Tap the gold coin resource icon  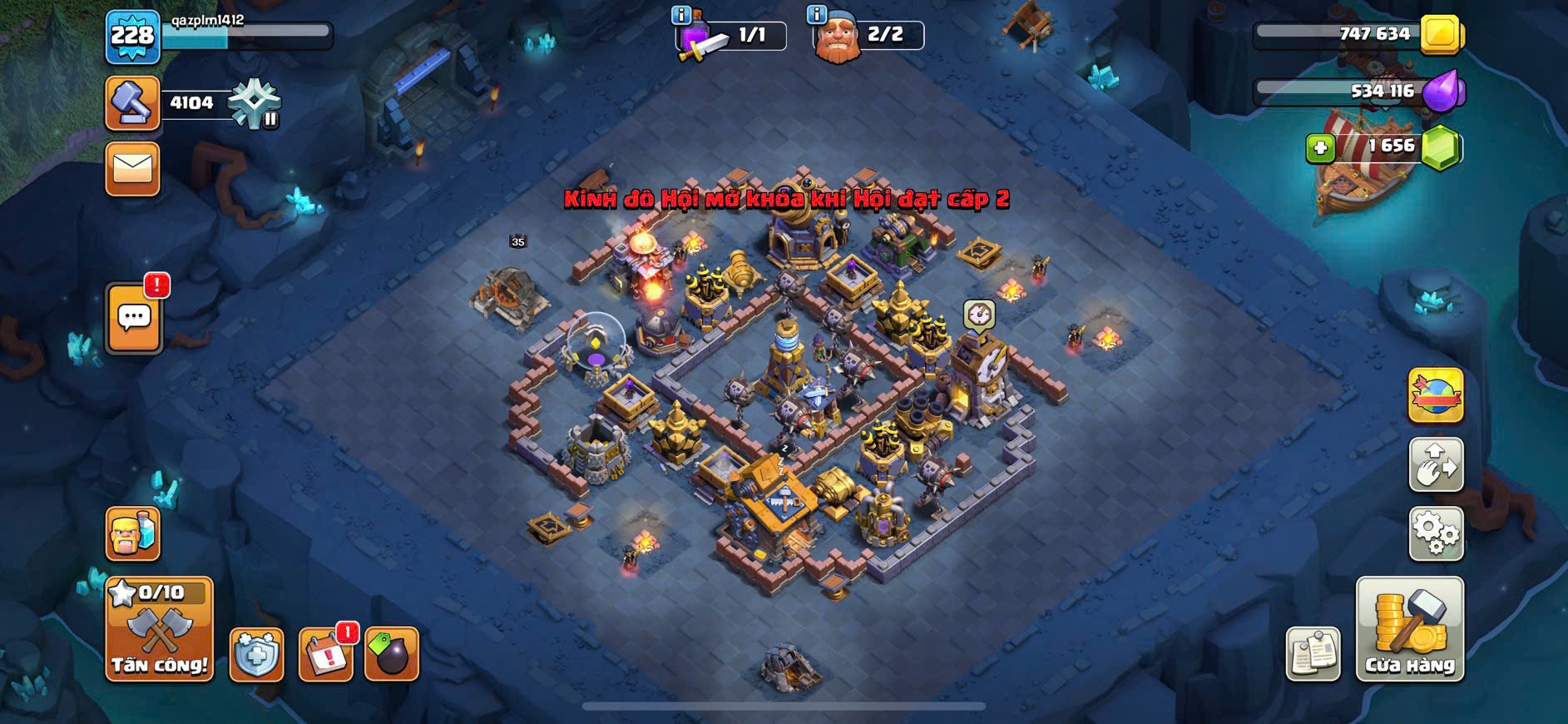point(1441,34)
